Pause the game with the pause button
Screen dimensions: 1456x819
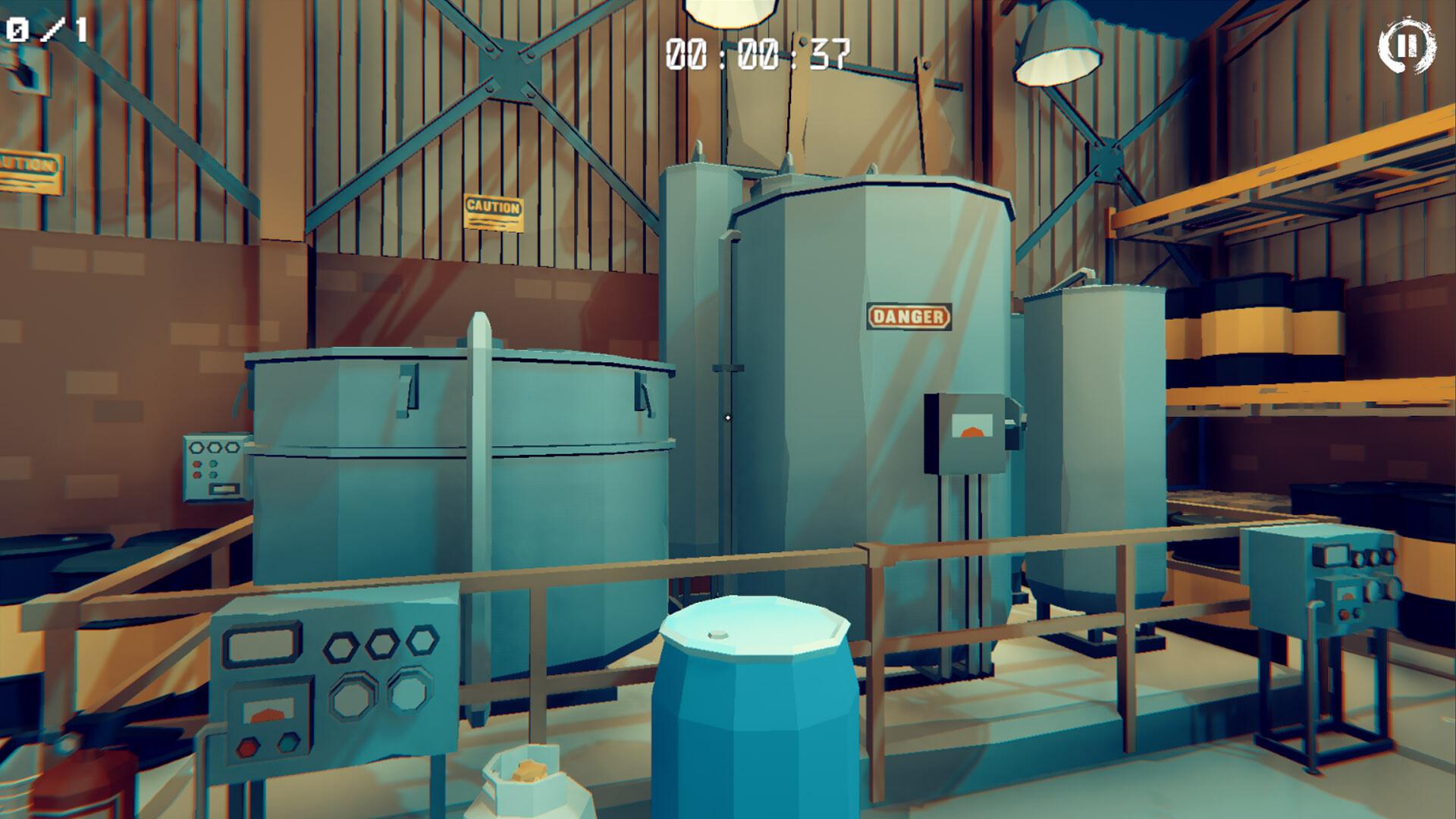pos(1406,46)
